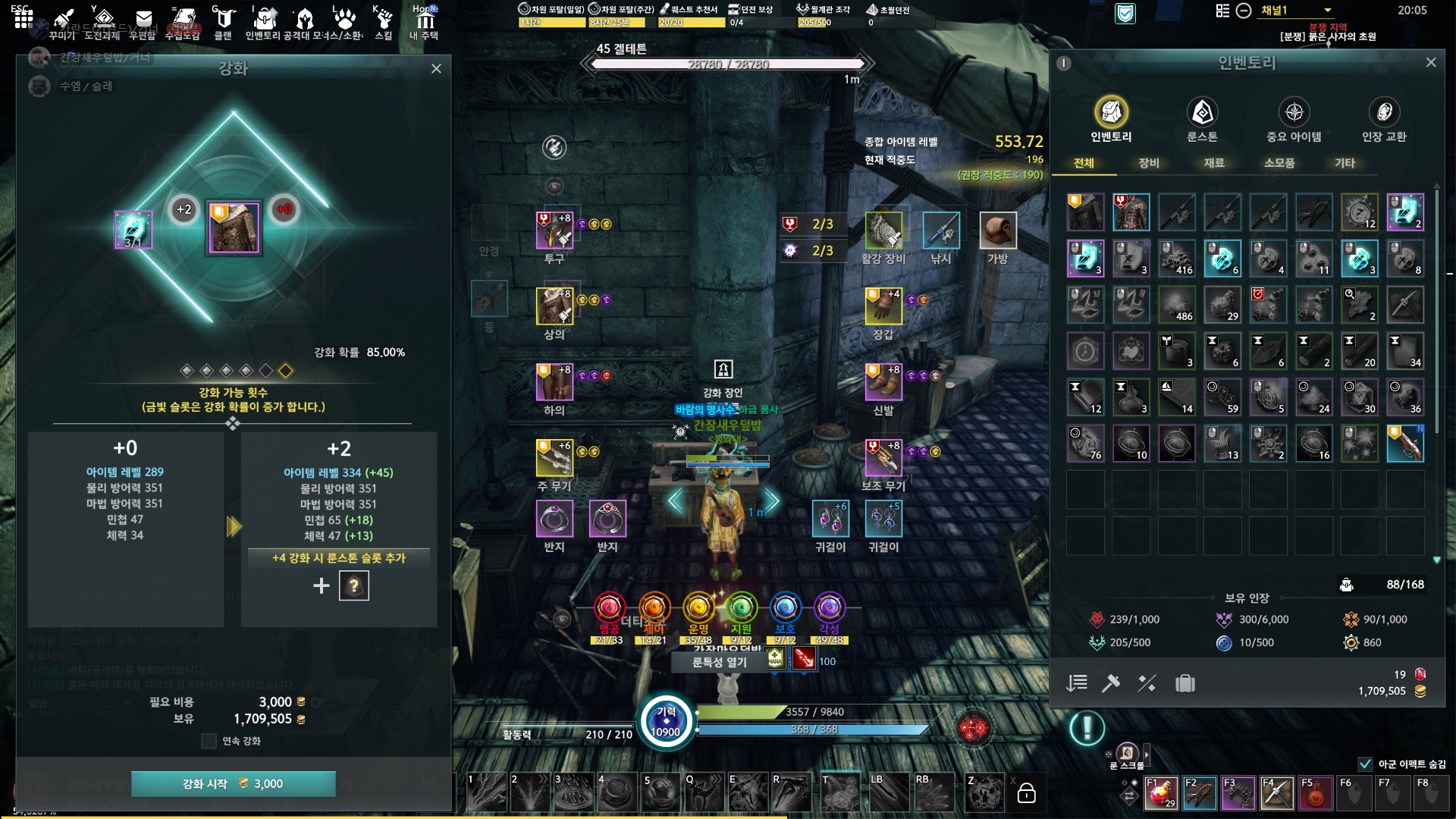The height and width of the screenshot is (819, 1456).
Task: Open the 클랜 clan menu
Action: coord(223,22)
